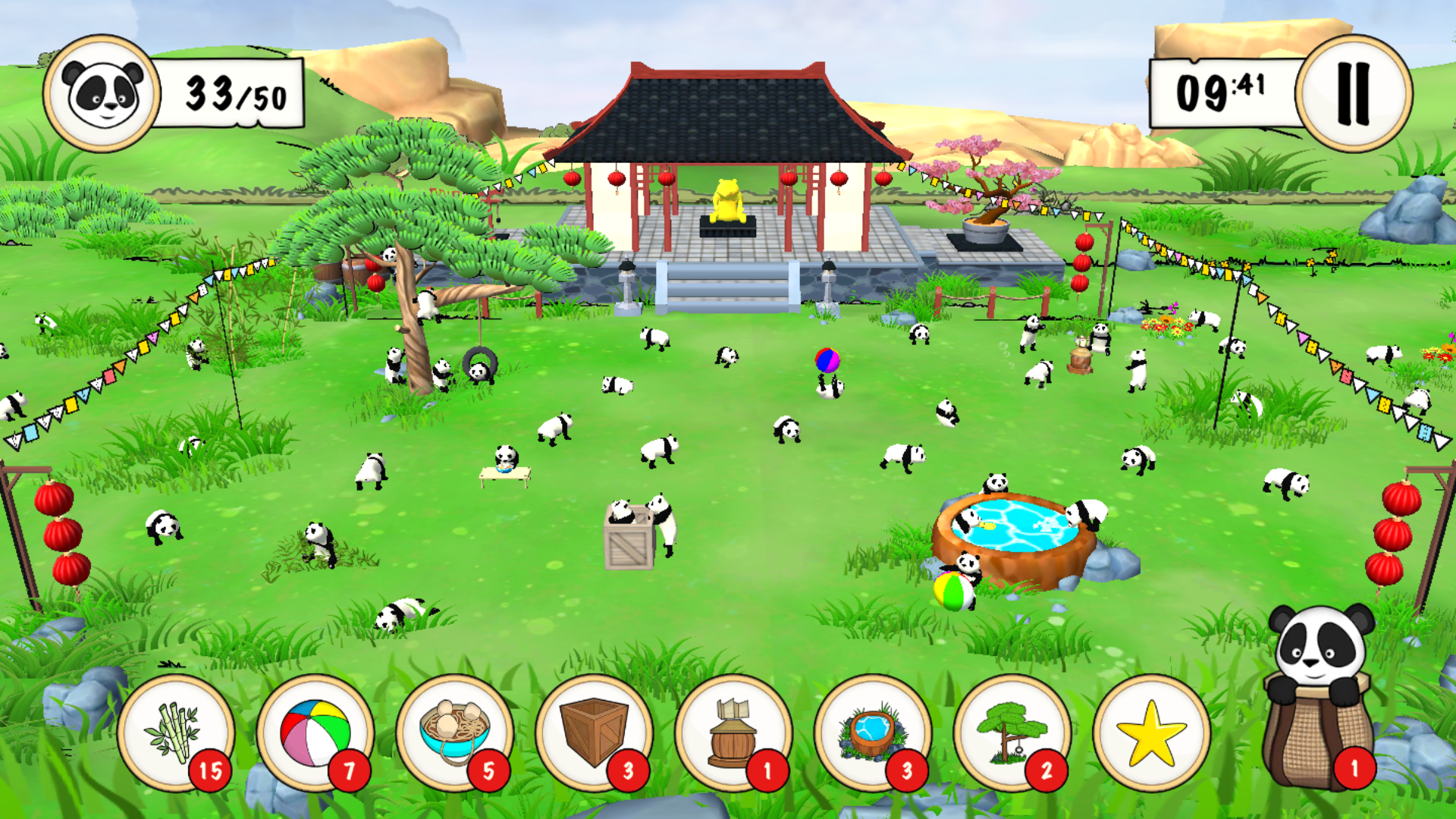This screenshot has height=819, width=1456.
Task: Open the panda basket
Action: [1319, 705]
